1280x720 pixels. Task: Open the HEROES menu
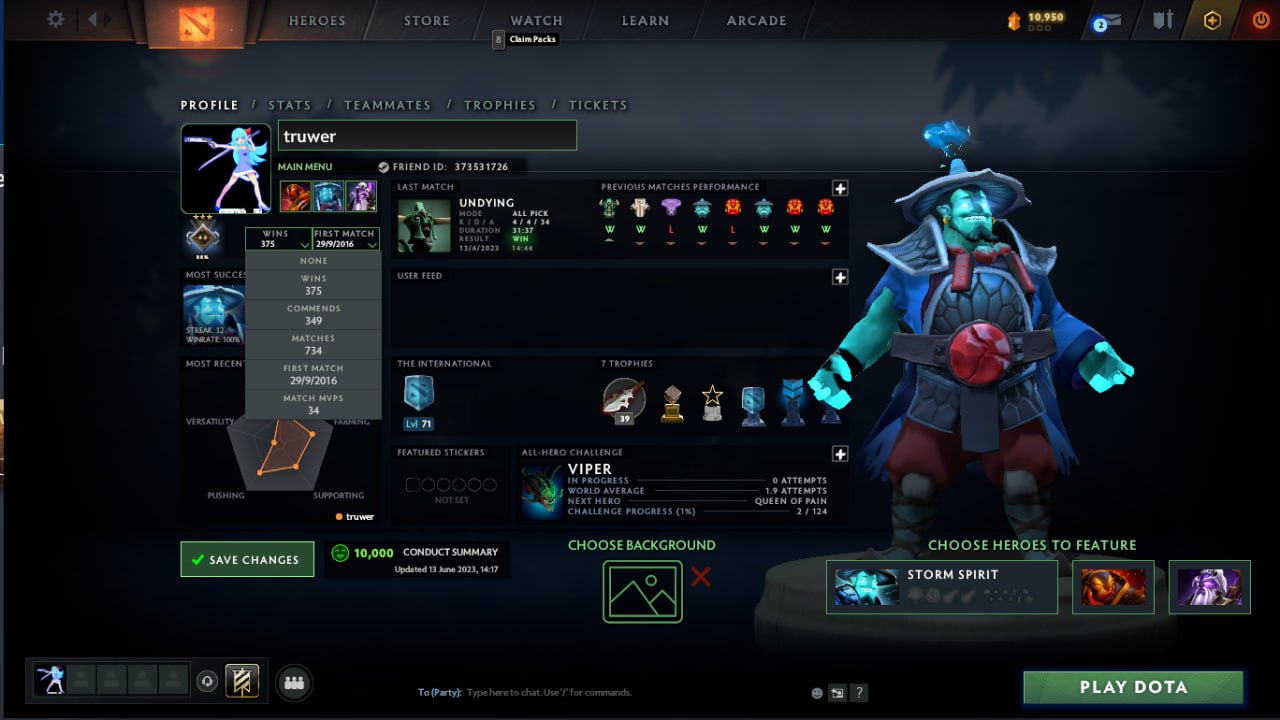pos(315,20)
